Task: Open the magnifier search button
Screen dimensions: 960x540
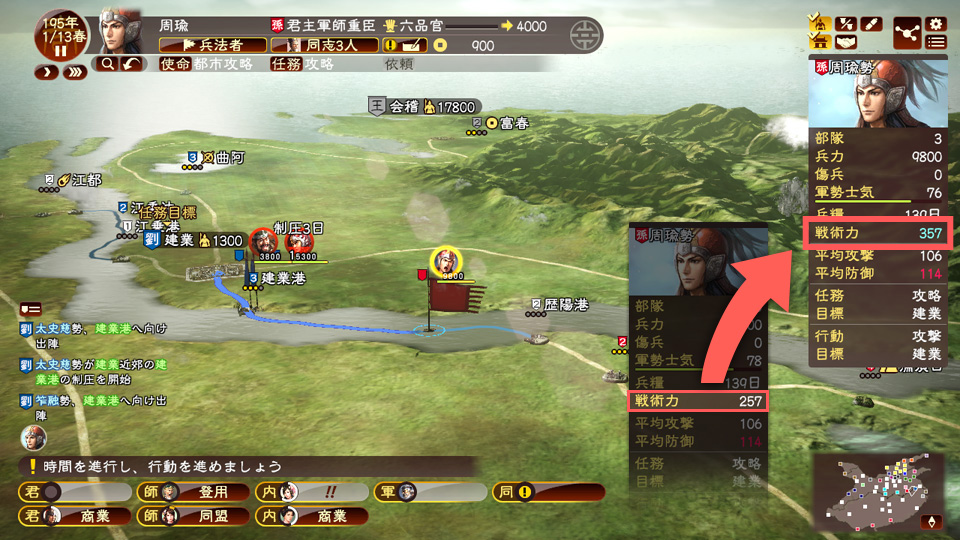Action: coord(107,64)
